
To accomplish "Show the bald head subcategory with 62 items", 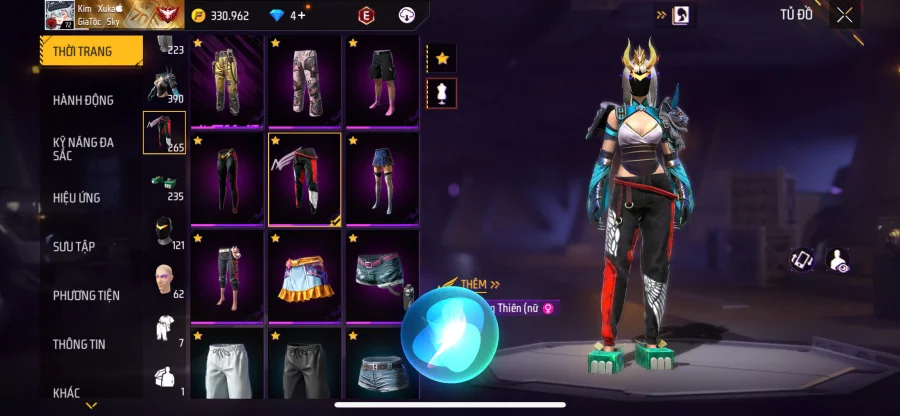I will click(164, 283).
